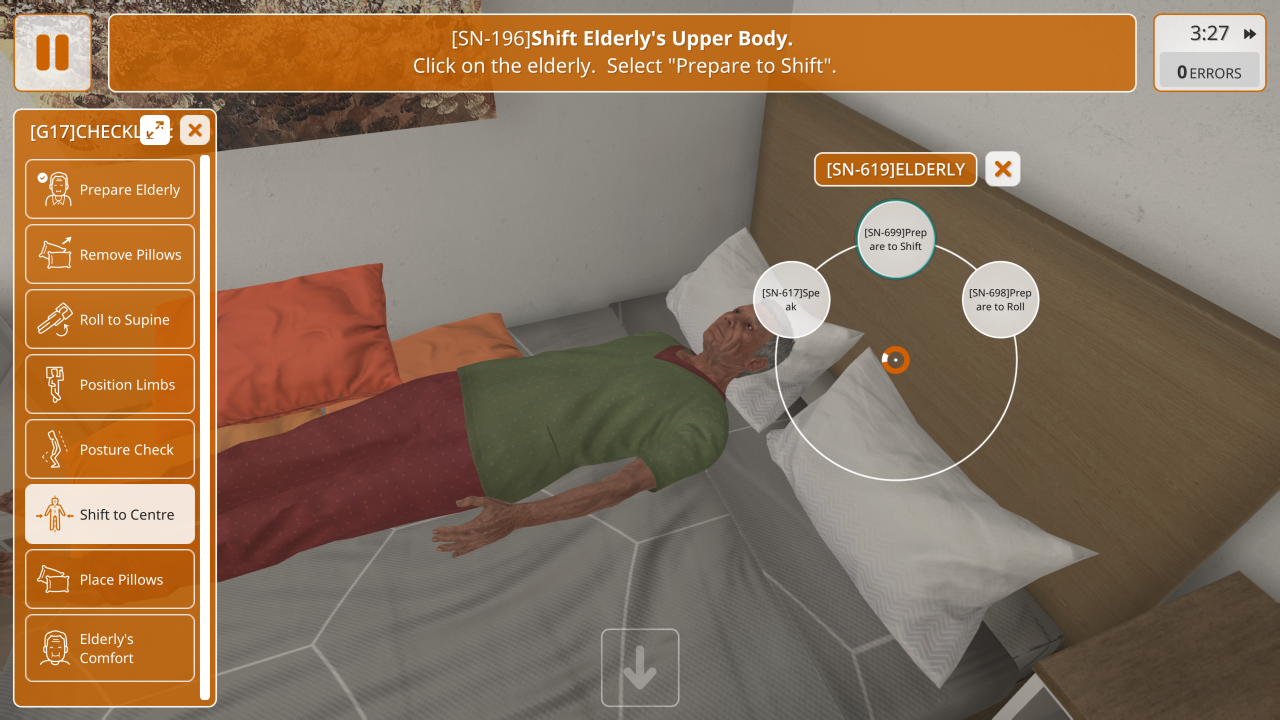1280x720 pixels.
Task: Expand the checklist panel
Action: pyautogui.click(x=155, y=130)
